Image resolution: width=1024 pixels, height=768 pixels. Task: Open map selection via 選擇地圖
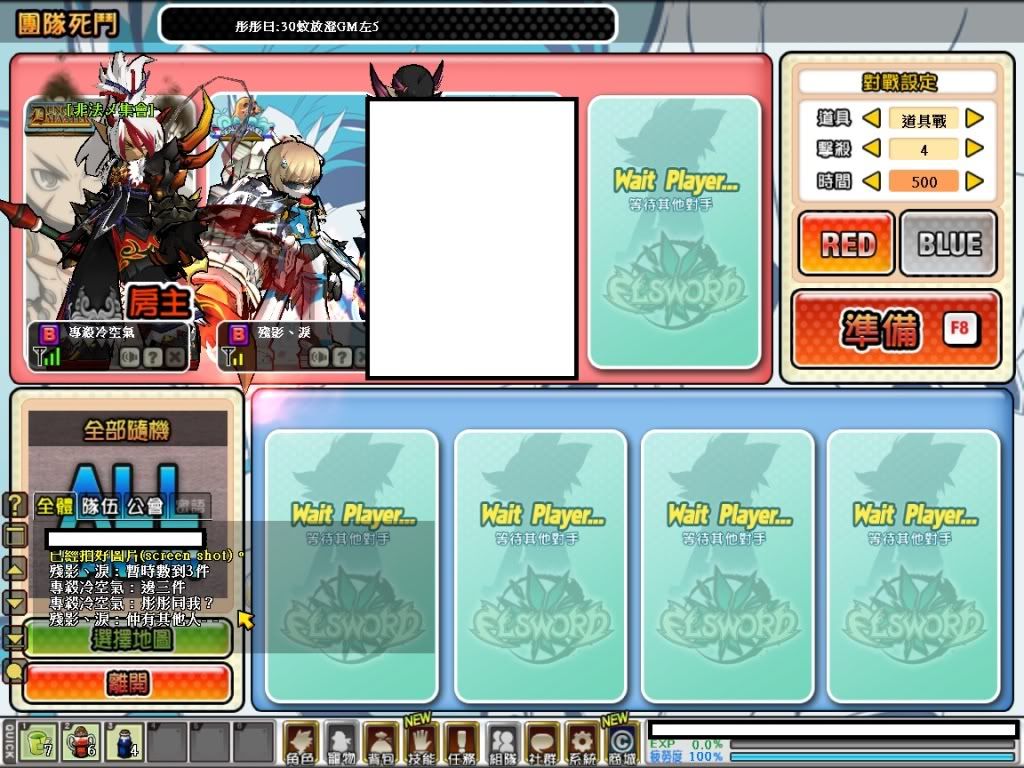coord(127,638)
